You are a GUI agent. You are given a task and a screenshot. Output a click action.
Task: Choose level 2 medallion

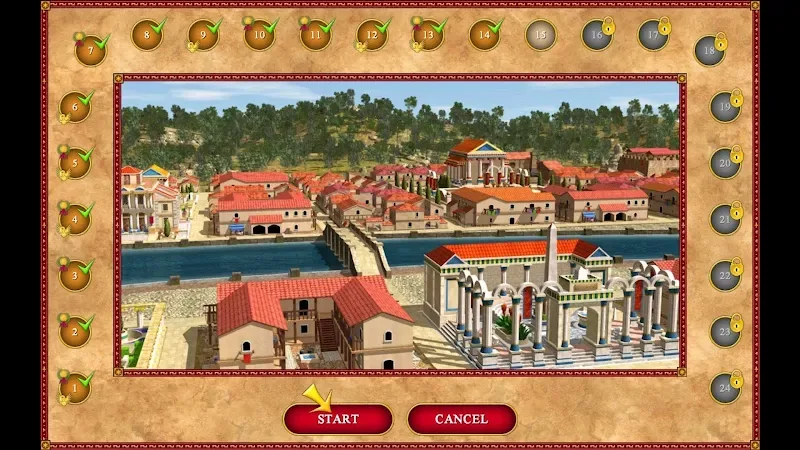pos(74,331)
